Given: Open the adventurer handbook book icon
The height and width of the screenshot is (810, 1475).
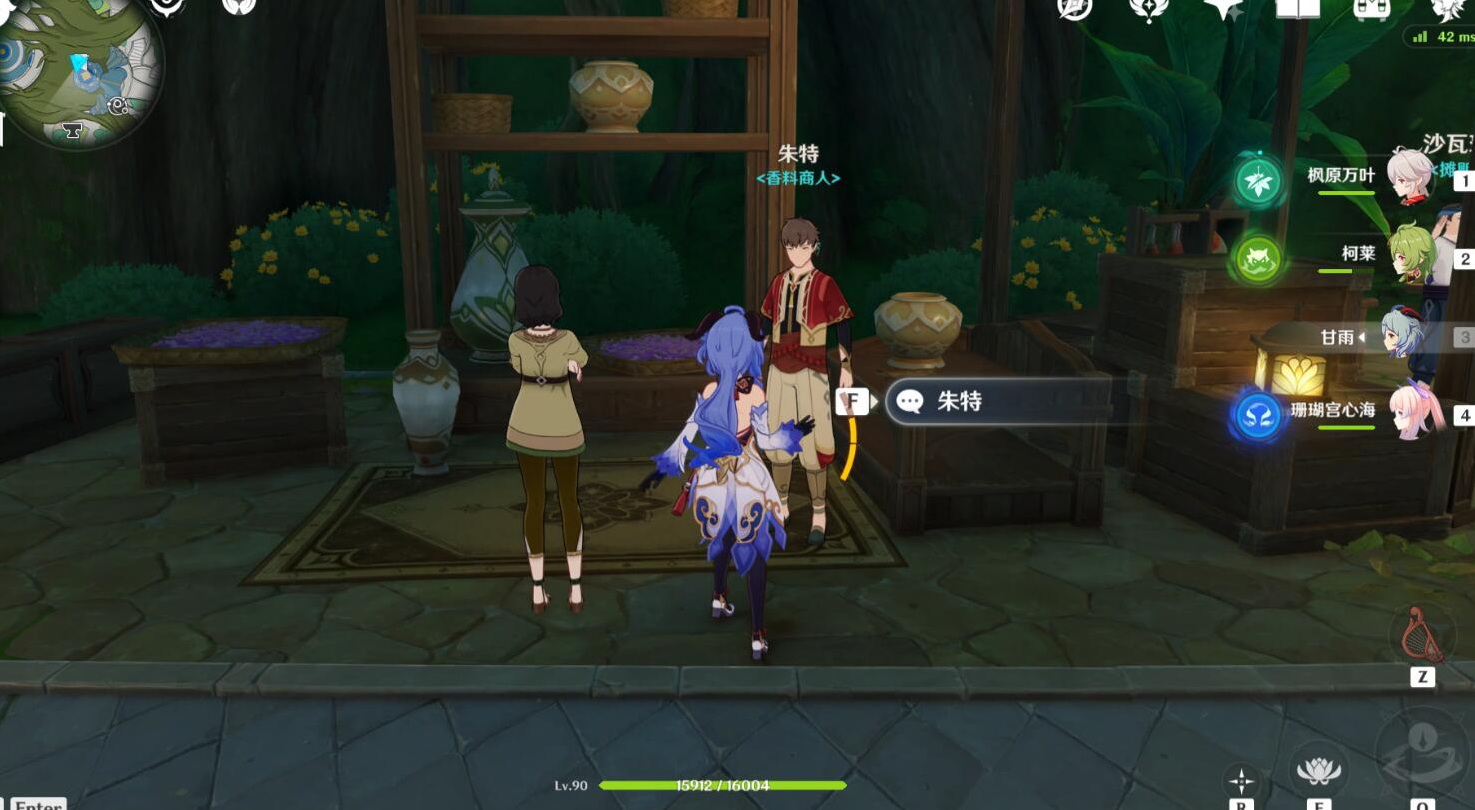Looking at the screenshot, I should click(1297, 9).
